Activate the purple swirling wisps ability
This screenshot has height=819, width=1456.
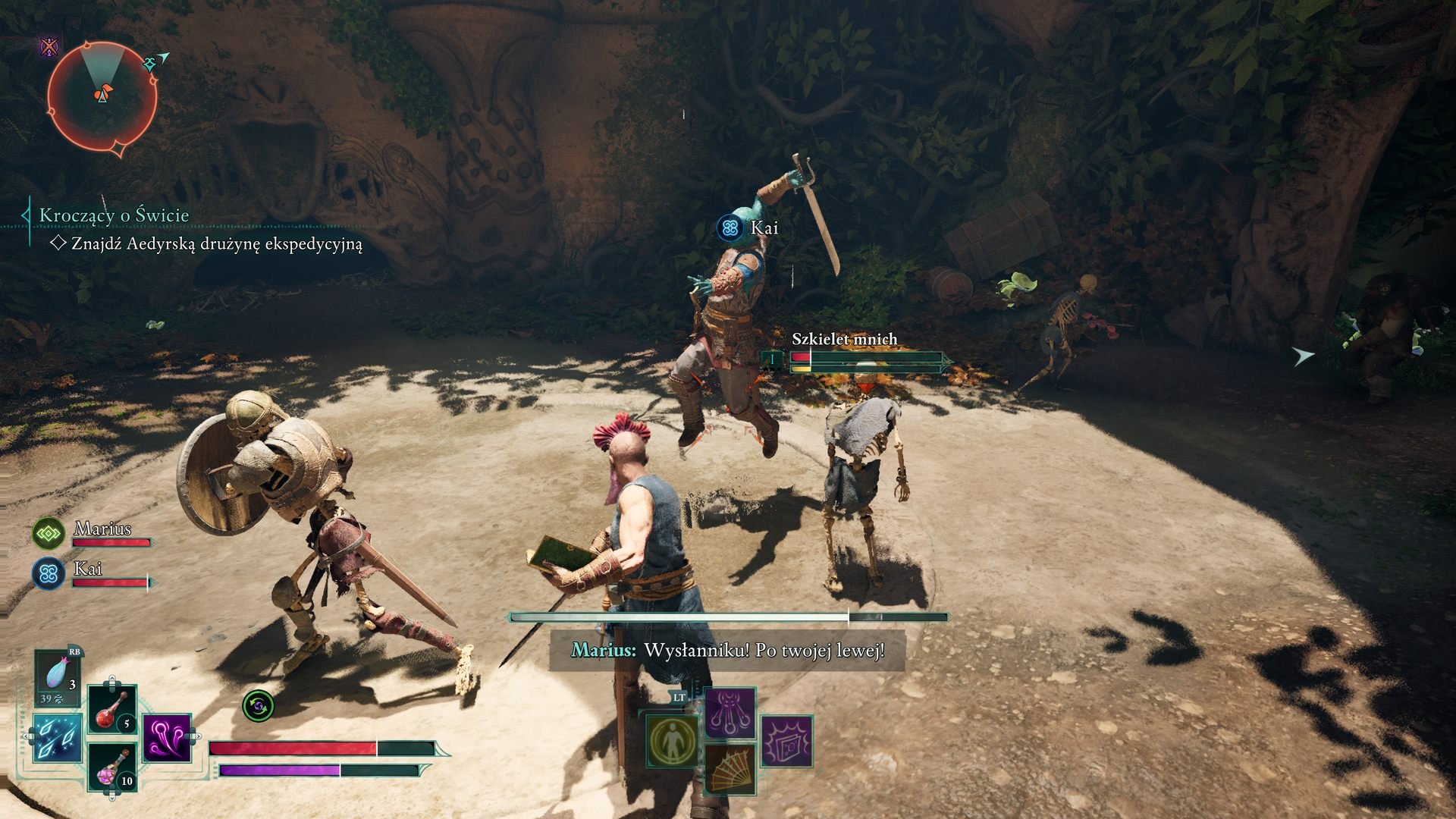[166, 737]
